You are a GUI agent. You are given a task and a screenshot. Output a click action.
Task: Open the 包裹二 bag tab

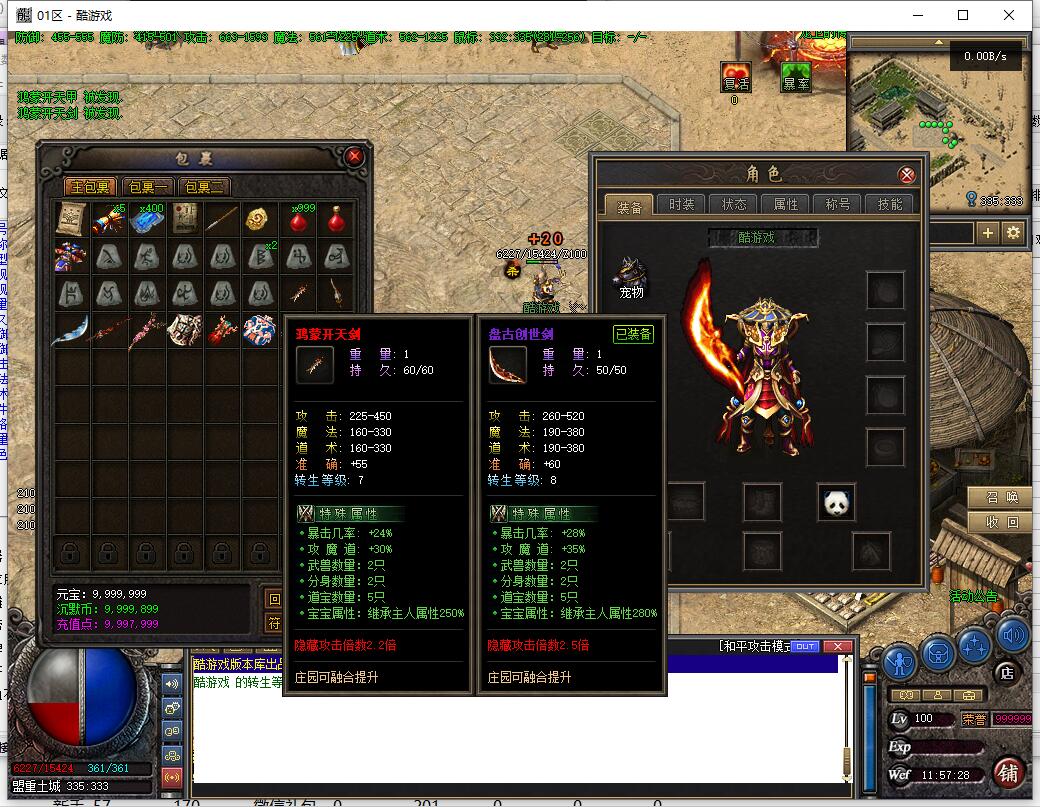pos(204,187)
